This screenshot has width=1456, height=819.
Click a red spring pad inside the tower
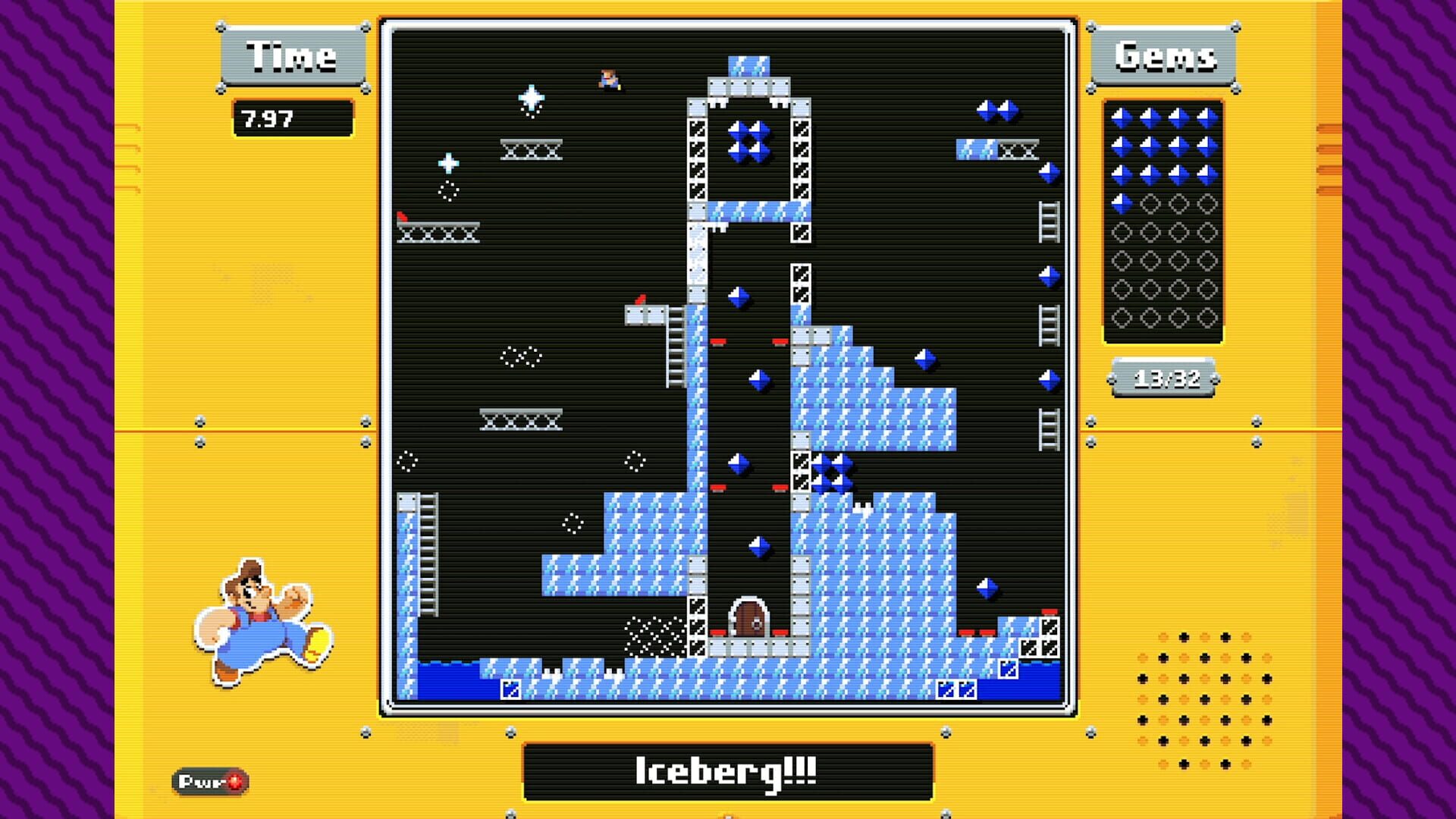pos(720,341)
